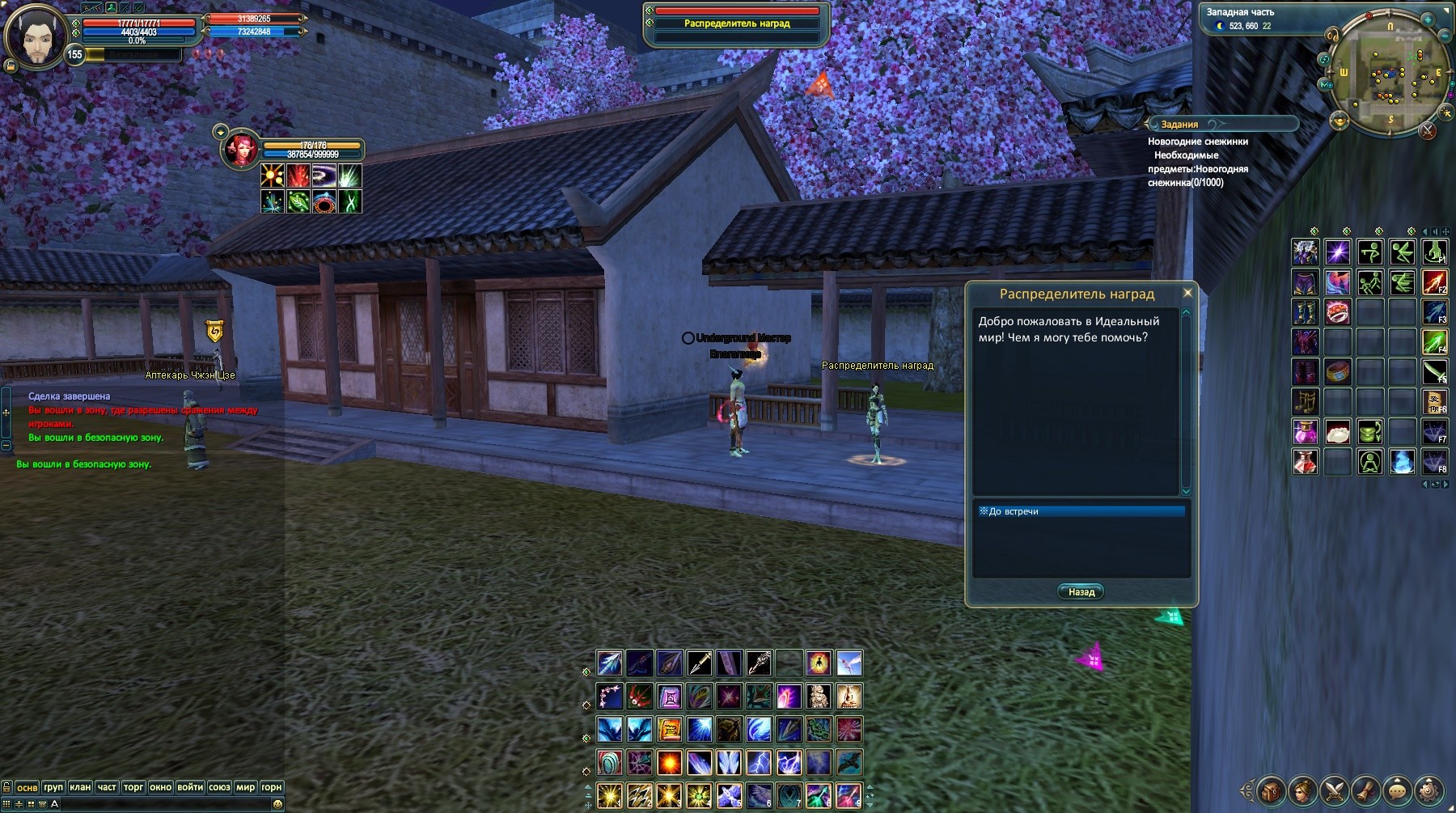The height and width of the screenshot is (813, 1456).
Task: Open the character portrait menu icon
Action: pyautogui.click(x=1302, y=790)
